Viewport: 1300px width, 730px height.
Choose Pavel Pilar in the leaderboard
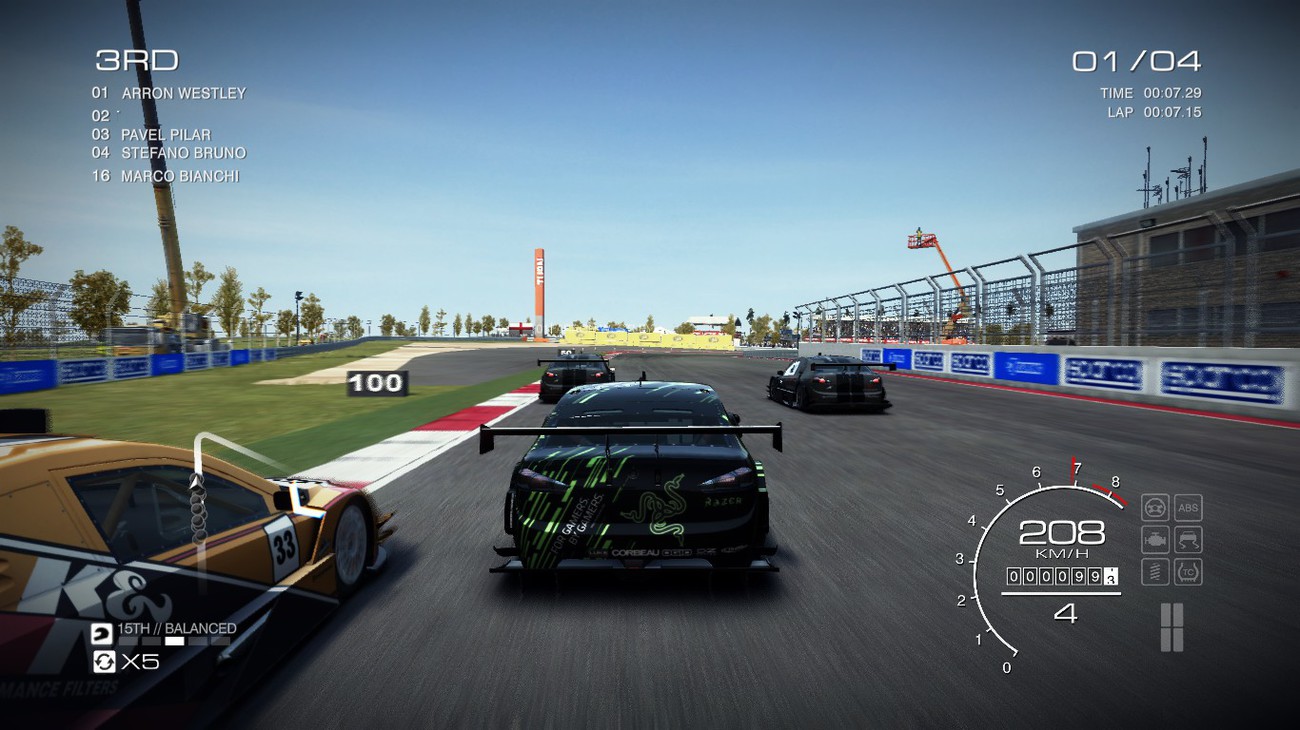click(x=165, y=134)
